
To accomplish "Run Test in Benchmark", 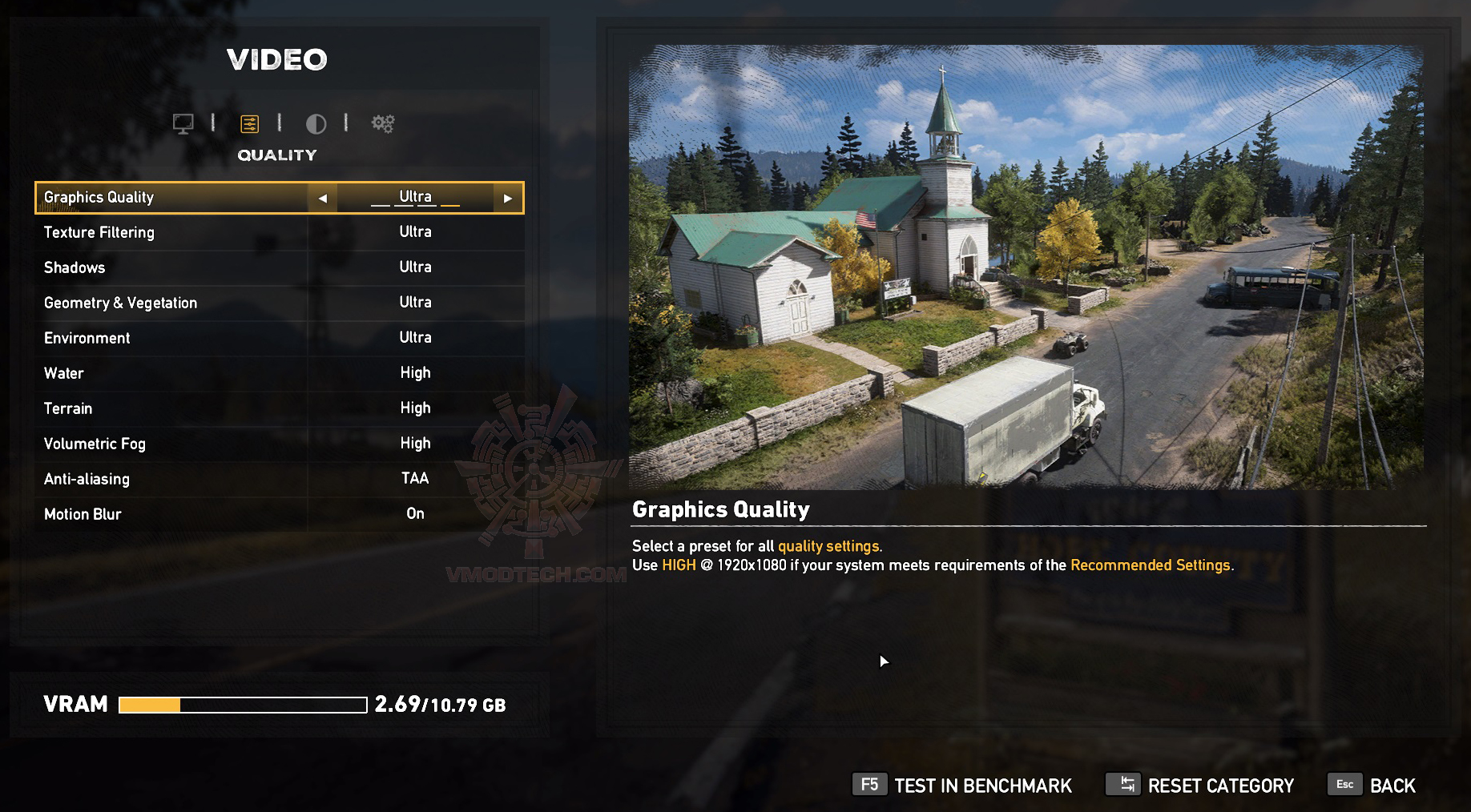I will pos(962,786).
